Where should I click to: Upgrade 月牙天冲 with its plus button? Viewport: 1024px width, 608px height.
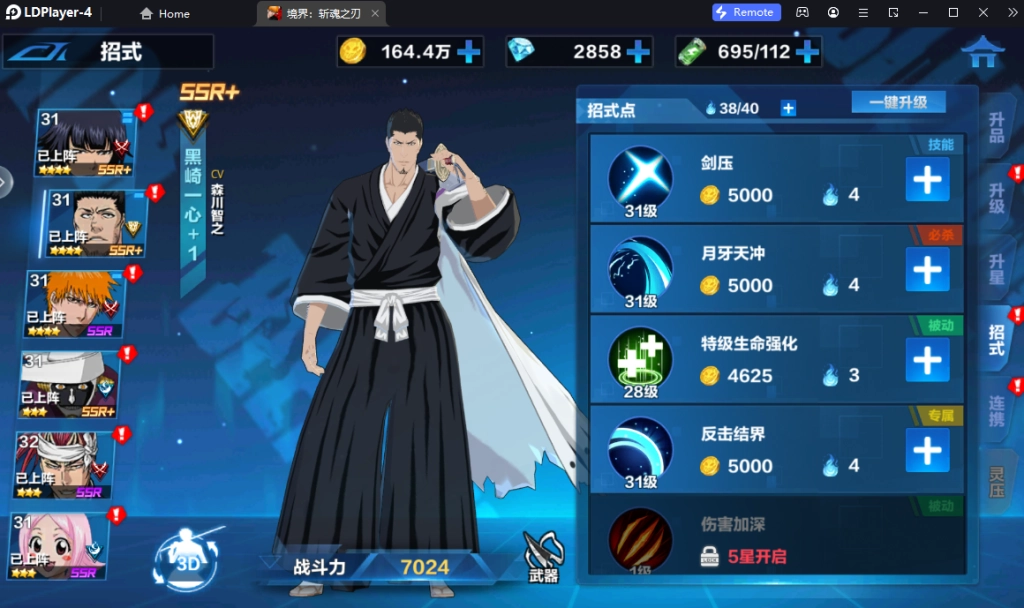tap(927, 270)
